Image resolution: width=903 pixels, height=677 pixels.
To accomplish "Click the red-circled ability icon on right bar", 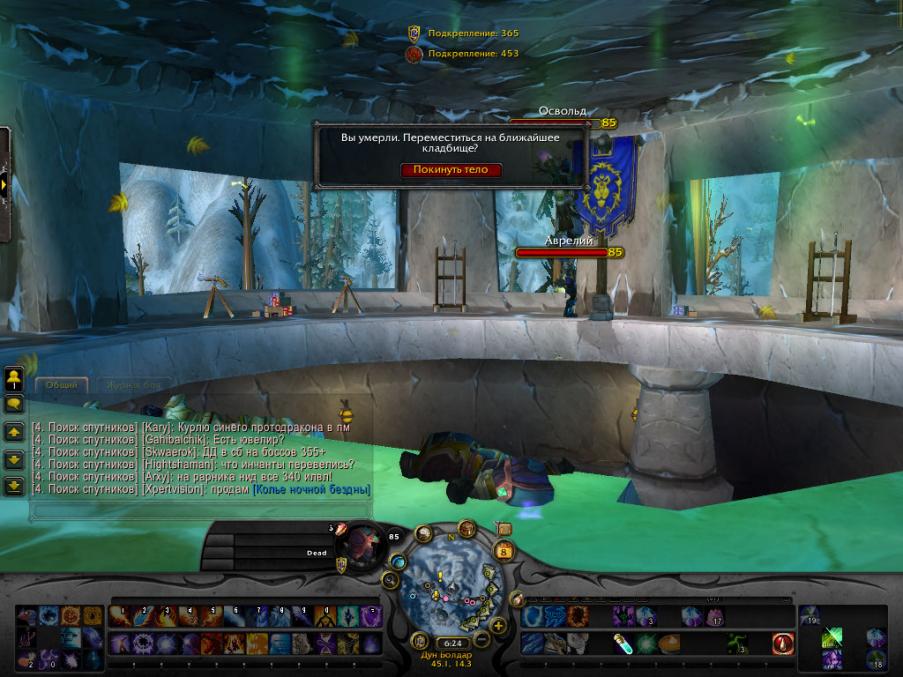I will pyautogui.click(x=784, y=644).
